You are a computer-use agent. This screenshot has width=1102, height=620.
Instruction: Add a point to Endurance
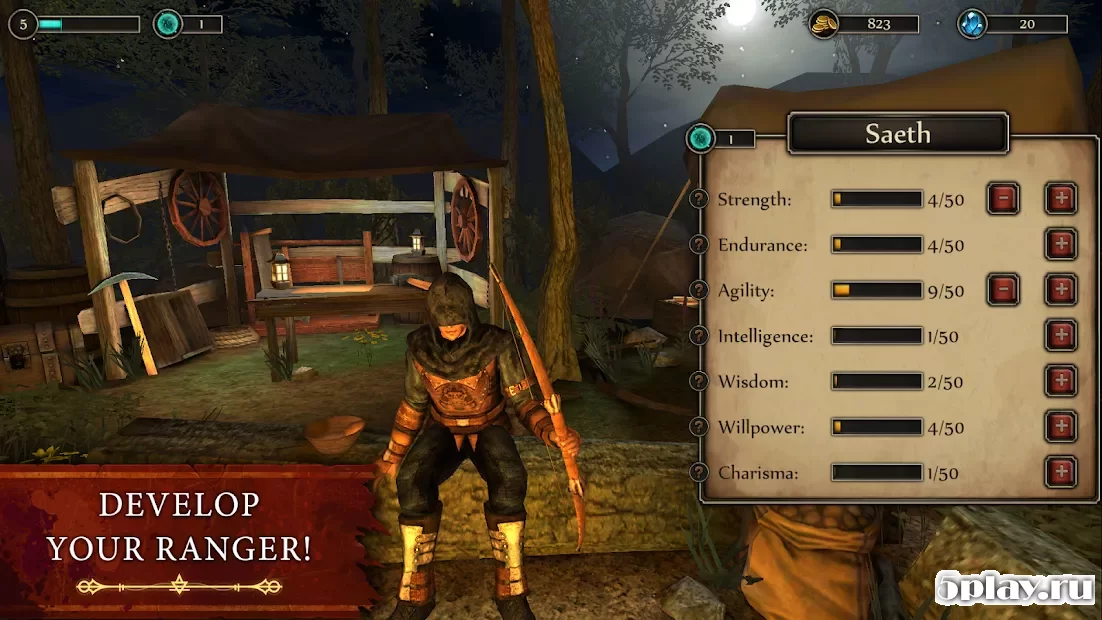(x=1061, y=244)
